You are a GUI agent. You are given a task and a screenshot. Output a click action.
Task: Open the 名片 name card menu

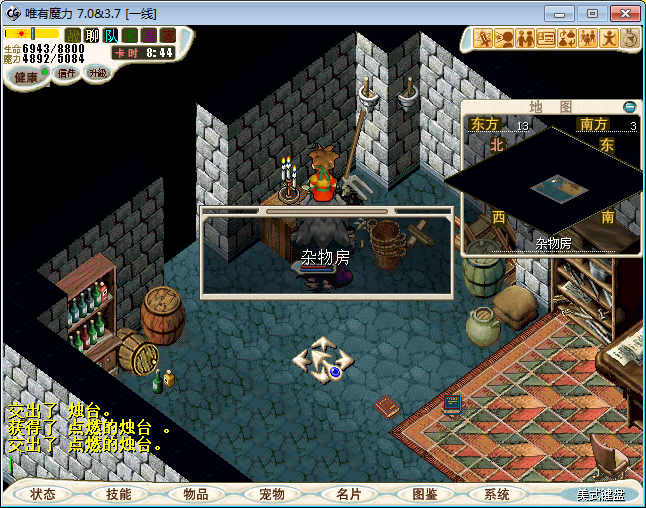click(x=348, y=494)
